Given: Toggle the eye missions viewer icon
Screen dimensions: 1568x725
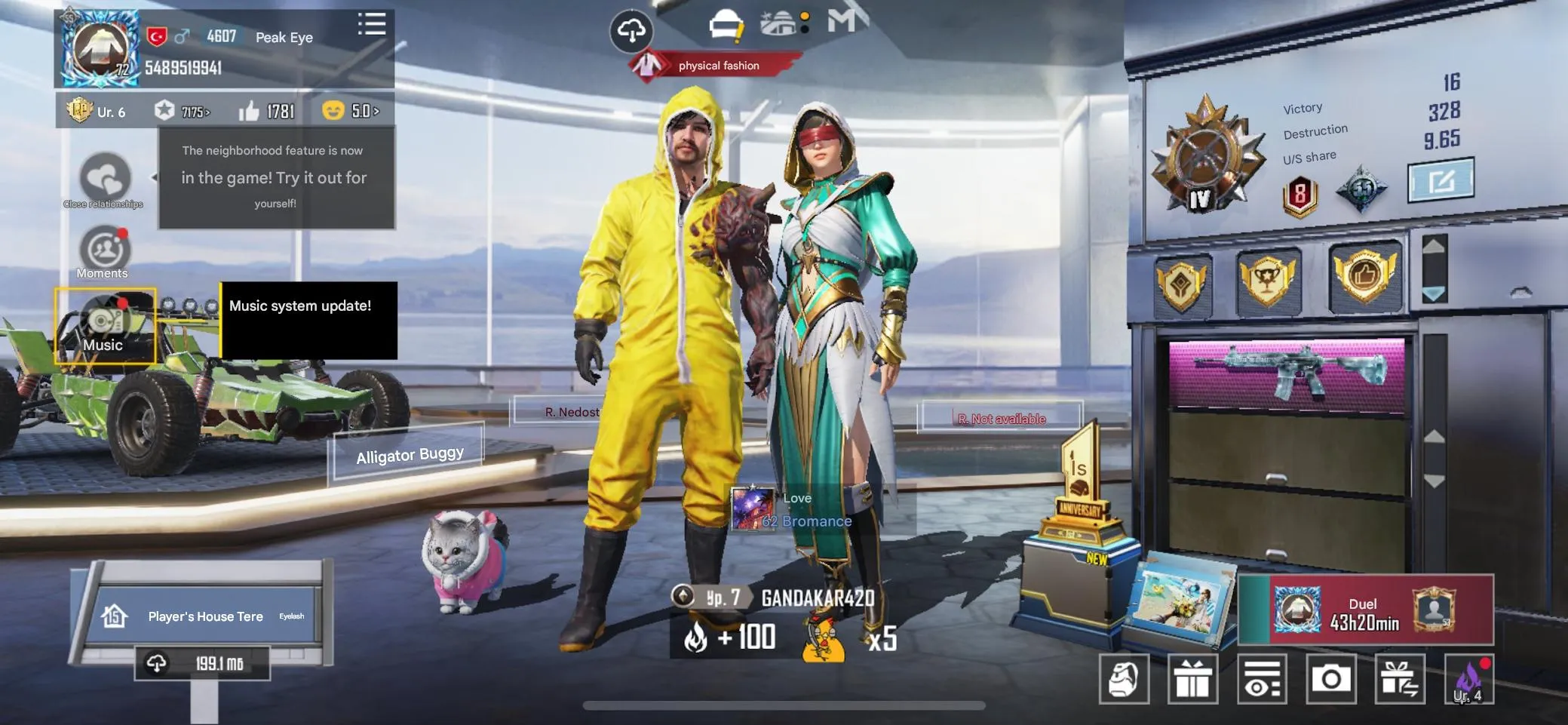Looking at the screenshot, I should coord(1262,678).
